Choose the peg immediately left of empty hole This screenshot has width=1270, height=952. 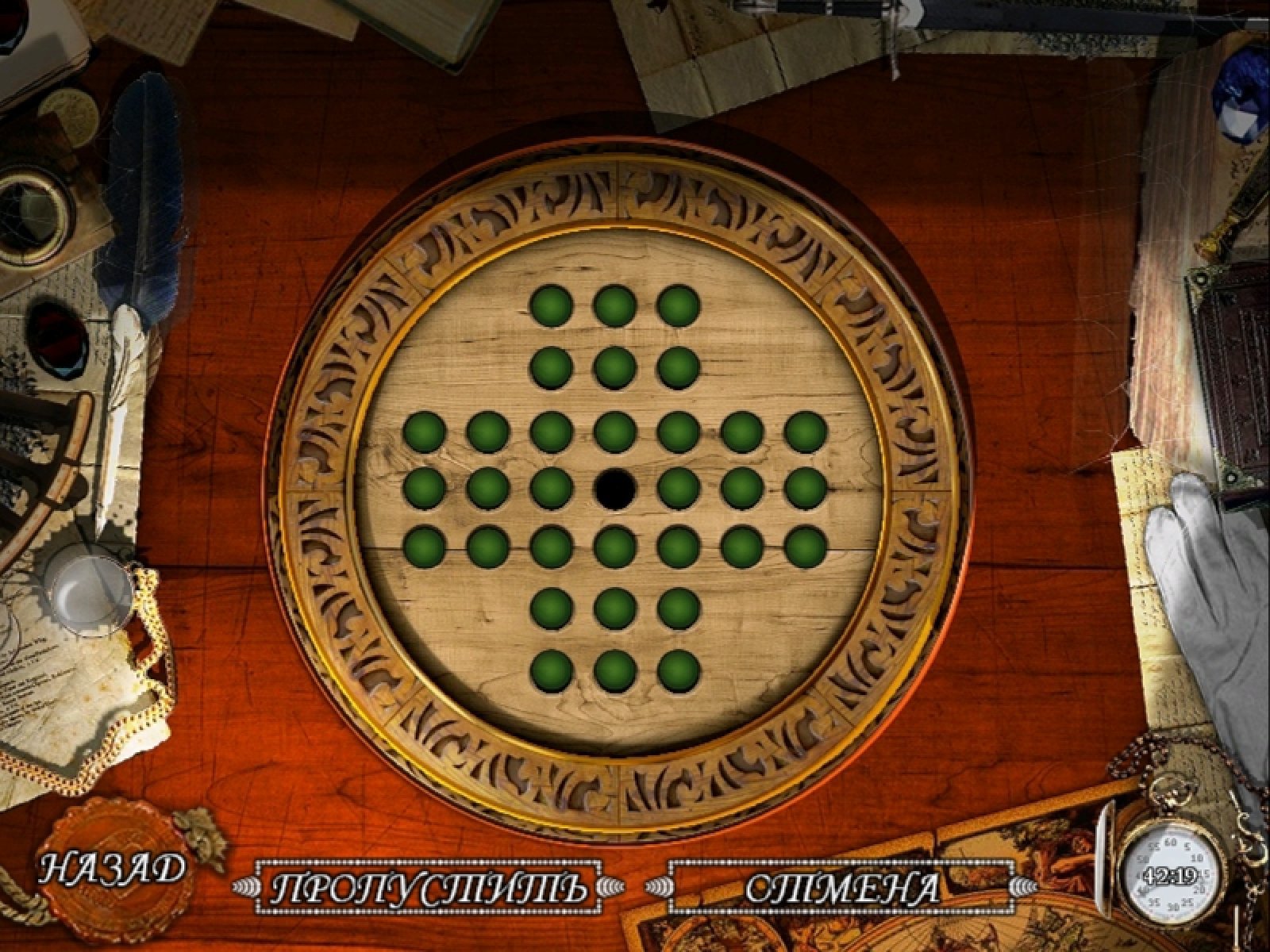pos(552,487)
